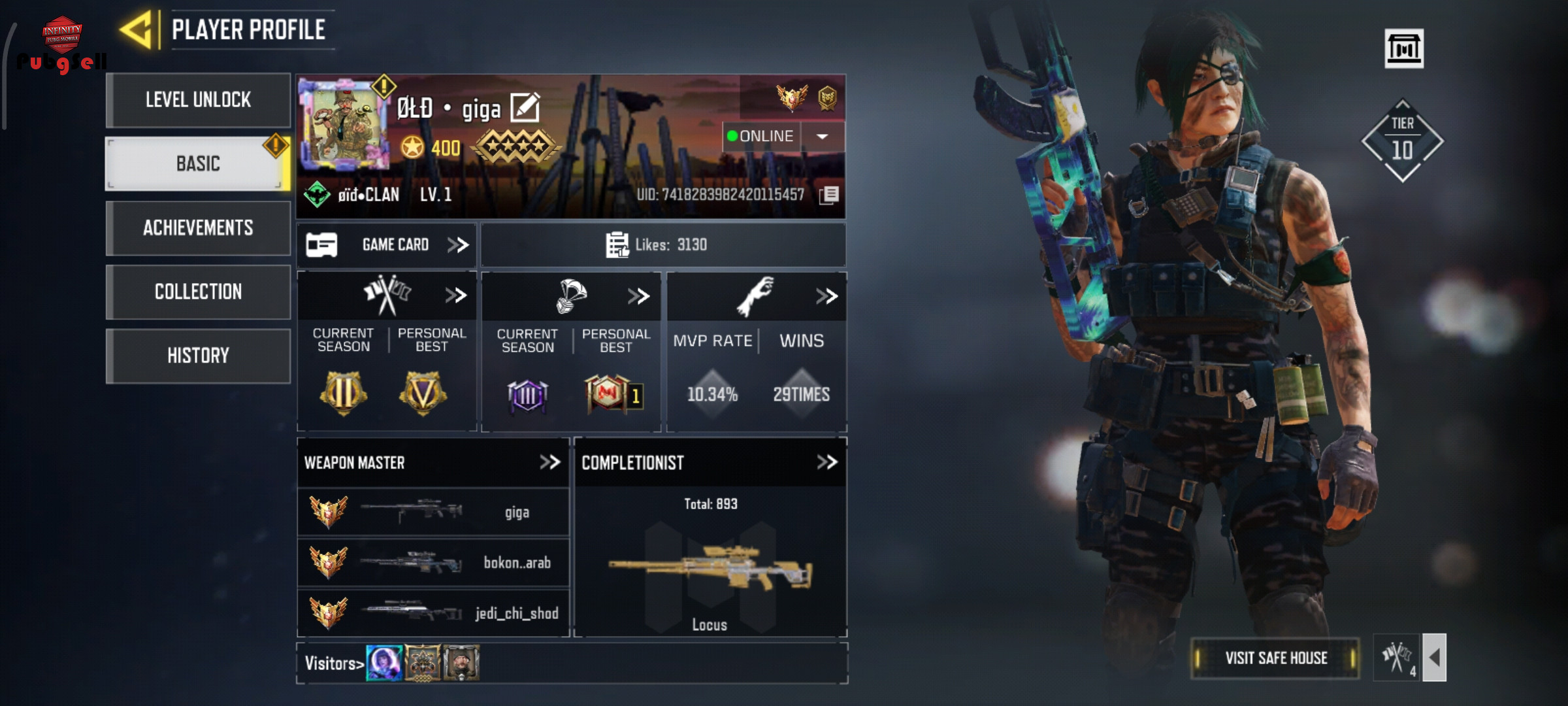Click the Likes counter button
Image resolution: width=1568 pixels, height=706 pixels.
[x=662, y=244]
